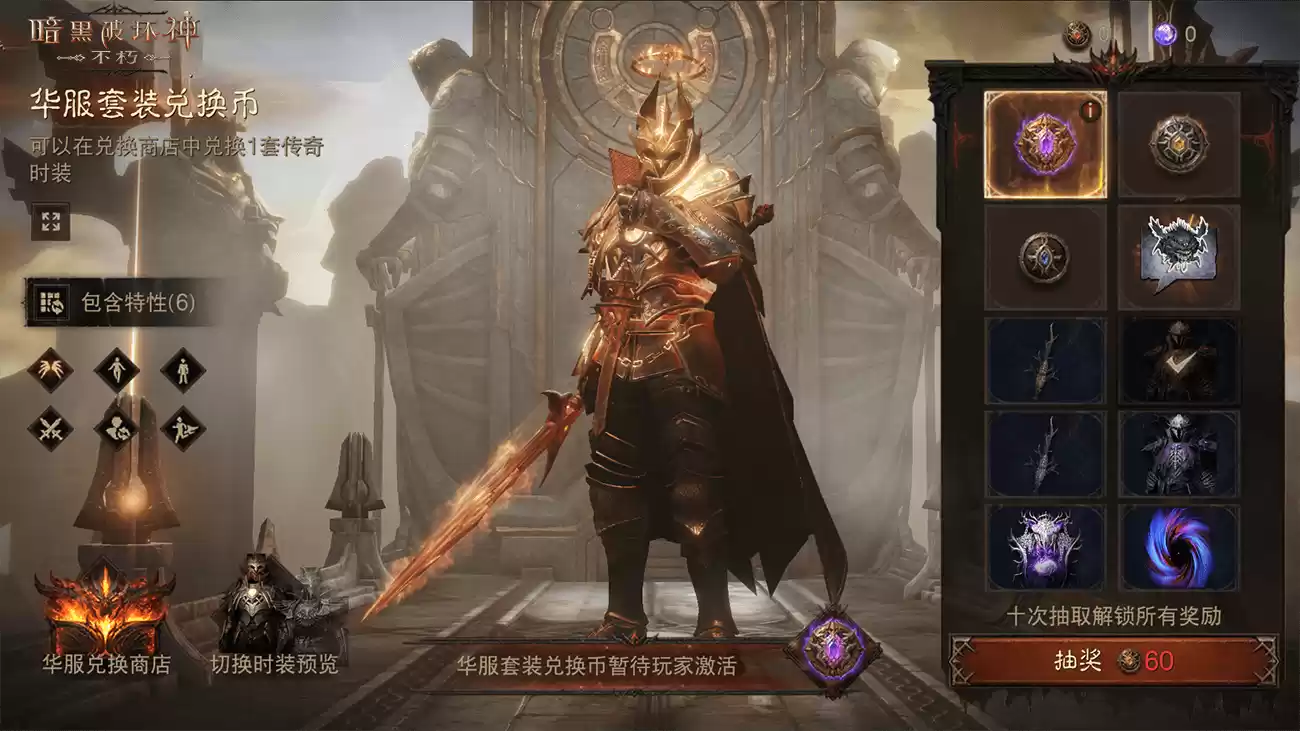Click the red gem currency icon at top
This screenshot has height=731, width=1300.
[x=1078, y=30]
